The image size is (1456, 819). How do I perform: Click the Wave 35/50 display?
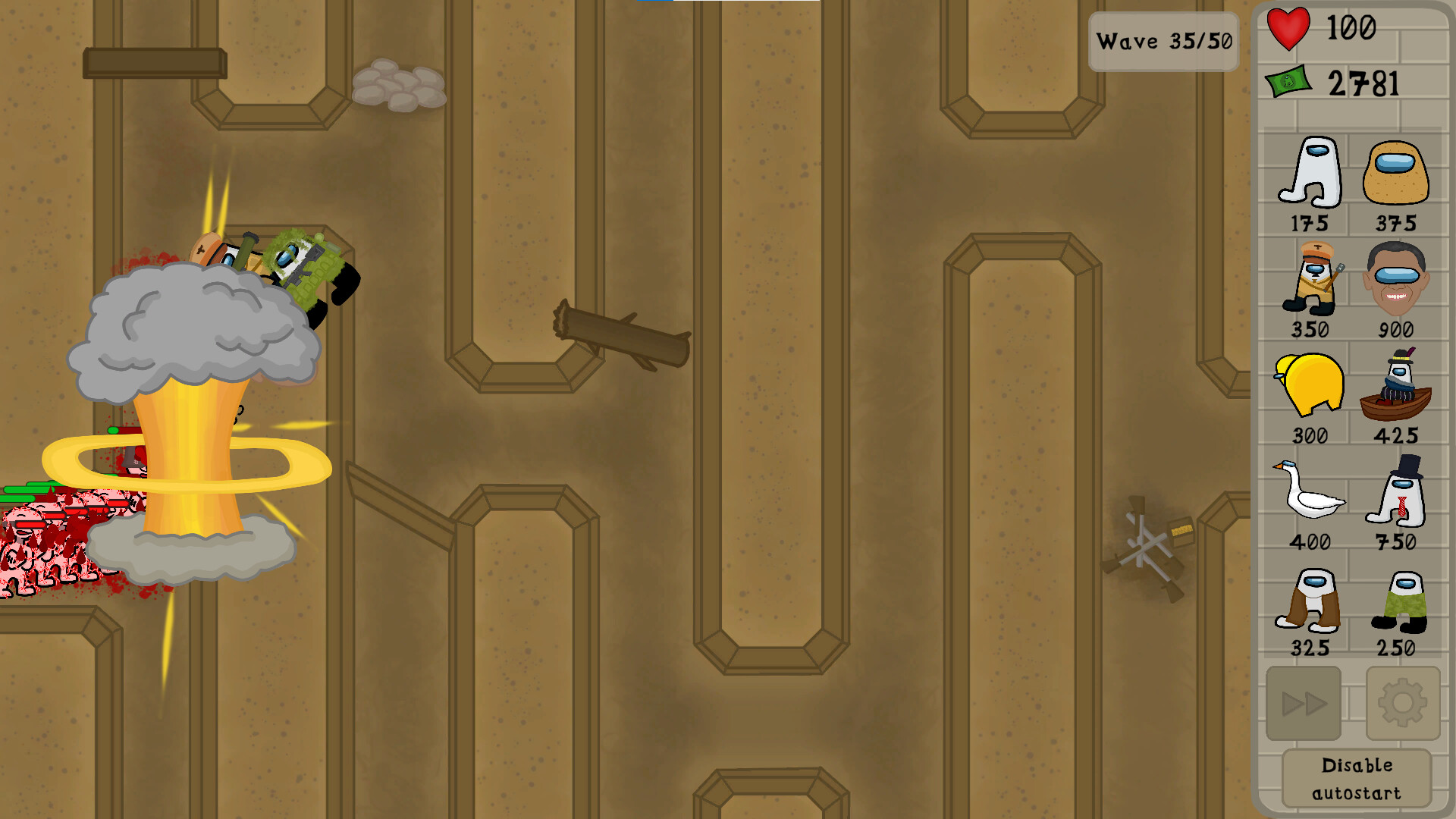[1163, 42]
